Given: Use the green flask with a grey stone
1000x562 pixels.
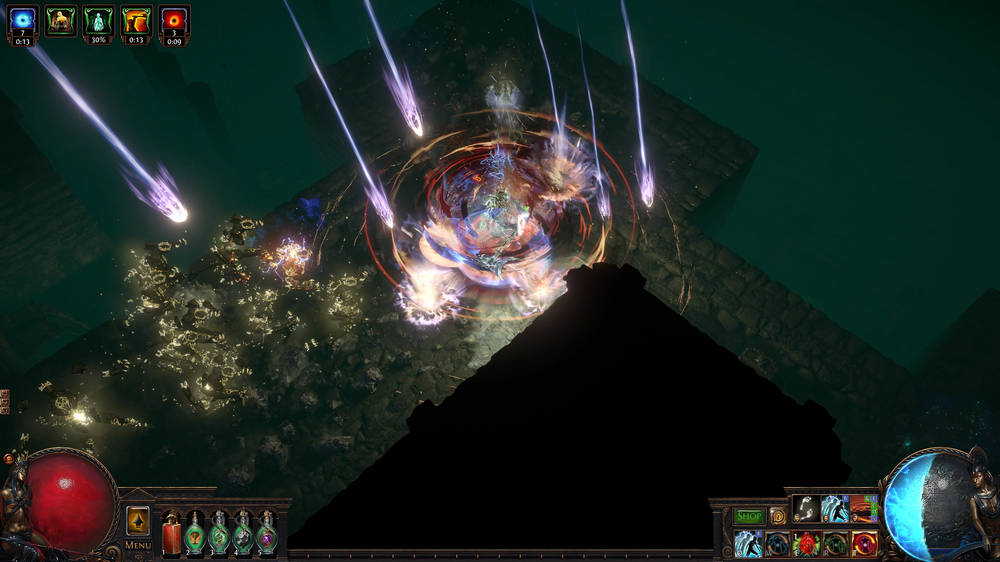Looking at the screenshot, I should (x=243, y=534).
